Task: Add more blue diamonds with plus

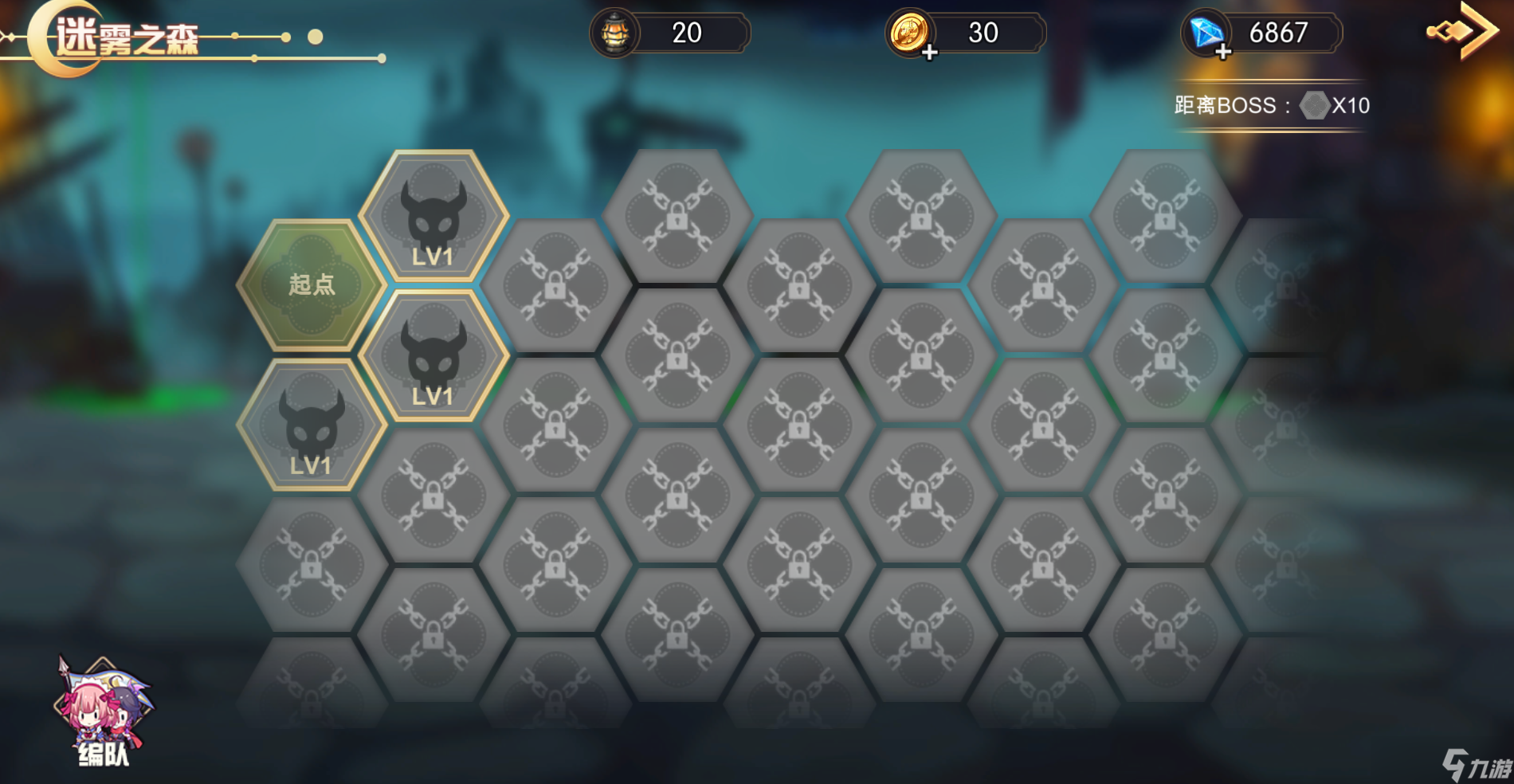Action: tap(1223, 53)
